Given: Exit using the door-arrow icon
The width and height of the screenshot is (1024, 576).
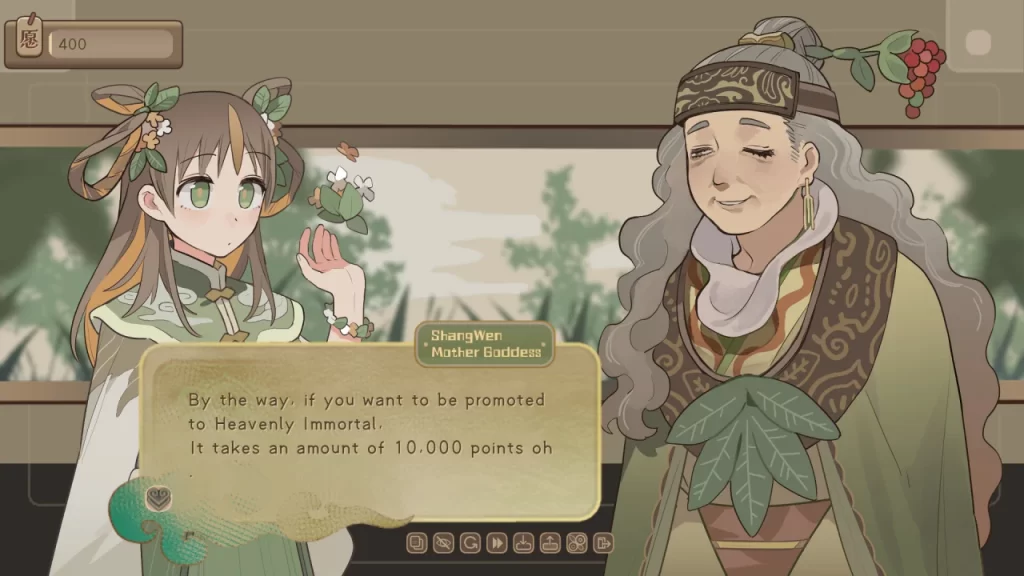Looking at the screenshot, I should pyautogui.click(x=603, y=543).
